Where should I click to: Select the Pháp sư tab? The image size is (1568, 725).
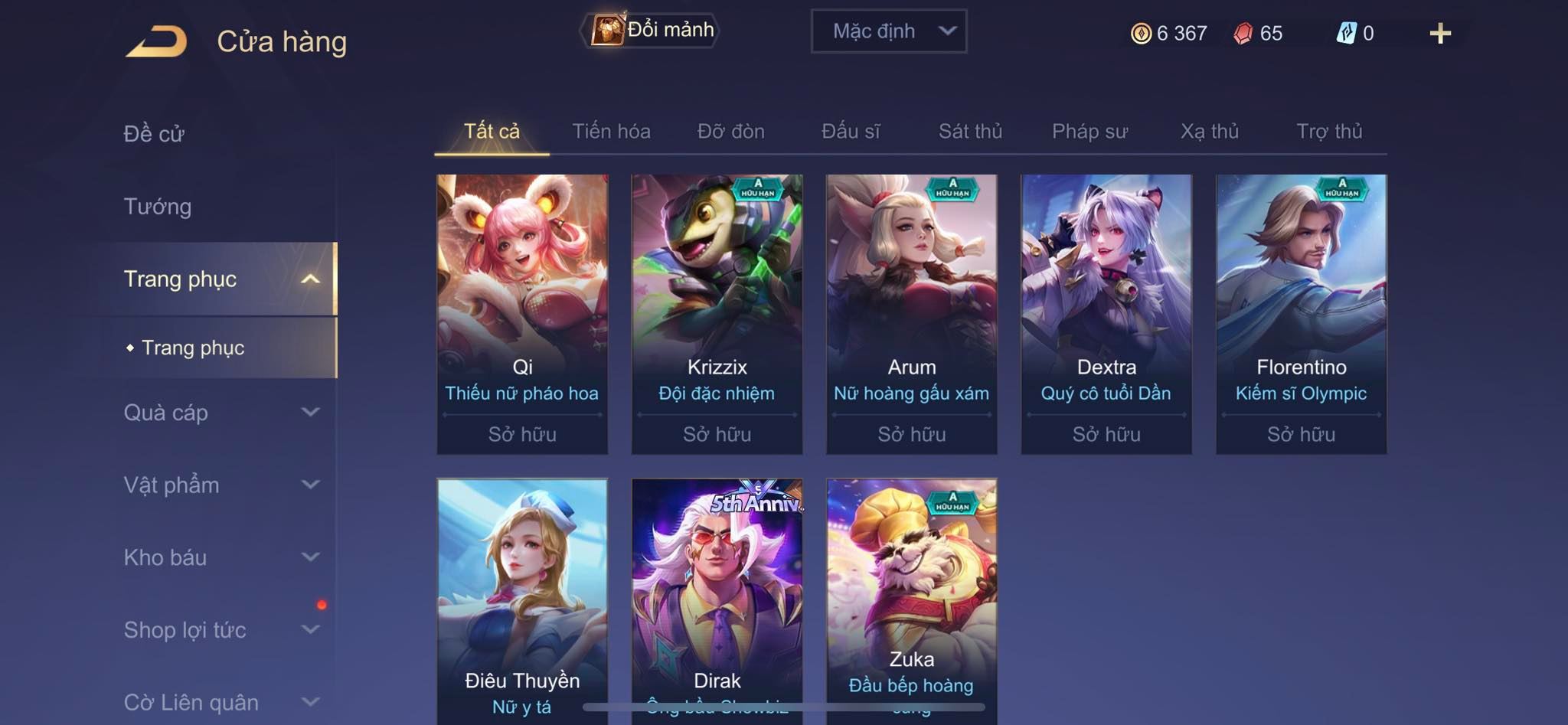click(x=1089, y=132)
